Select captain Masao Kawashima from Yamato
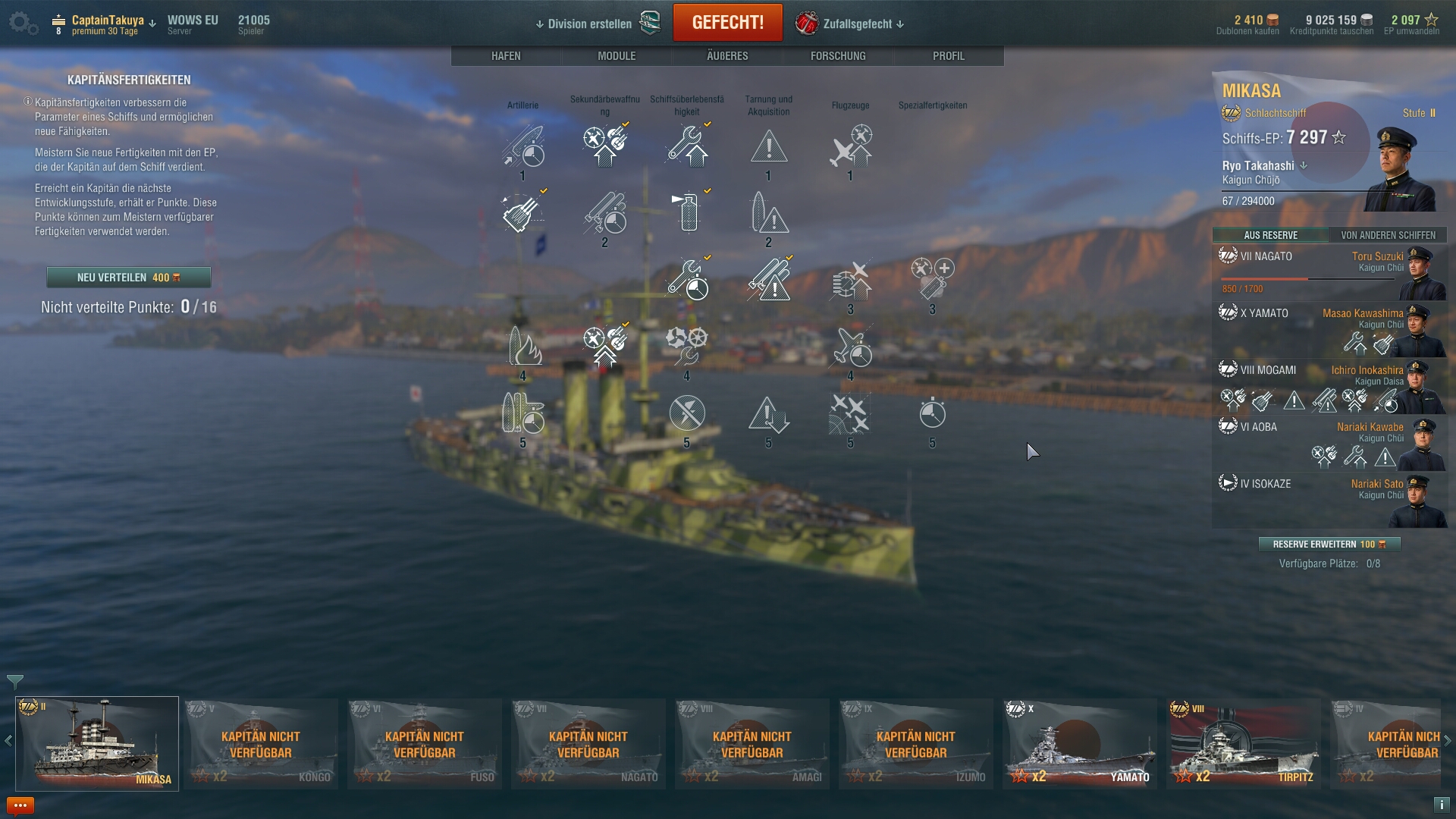 (x=1329, y=330)
